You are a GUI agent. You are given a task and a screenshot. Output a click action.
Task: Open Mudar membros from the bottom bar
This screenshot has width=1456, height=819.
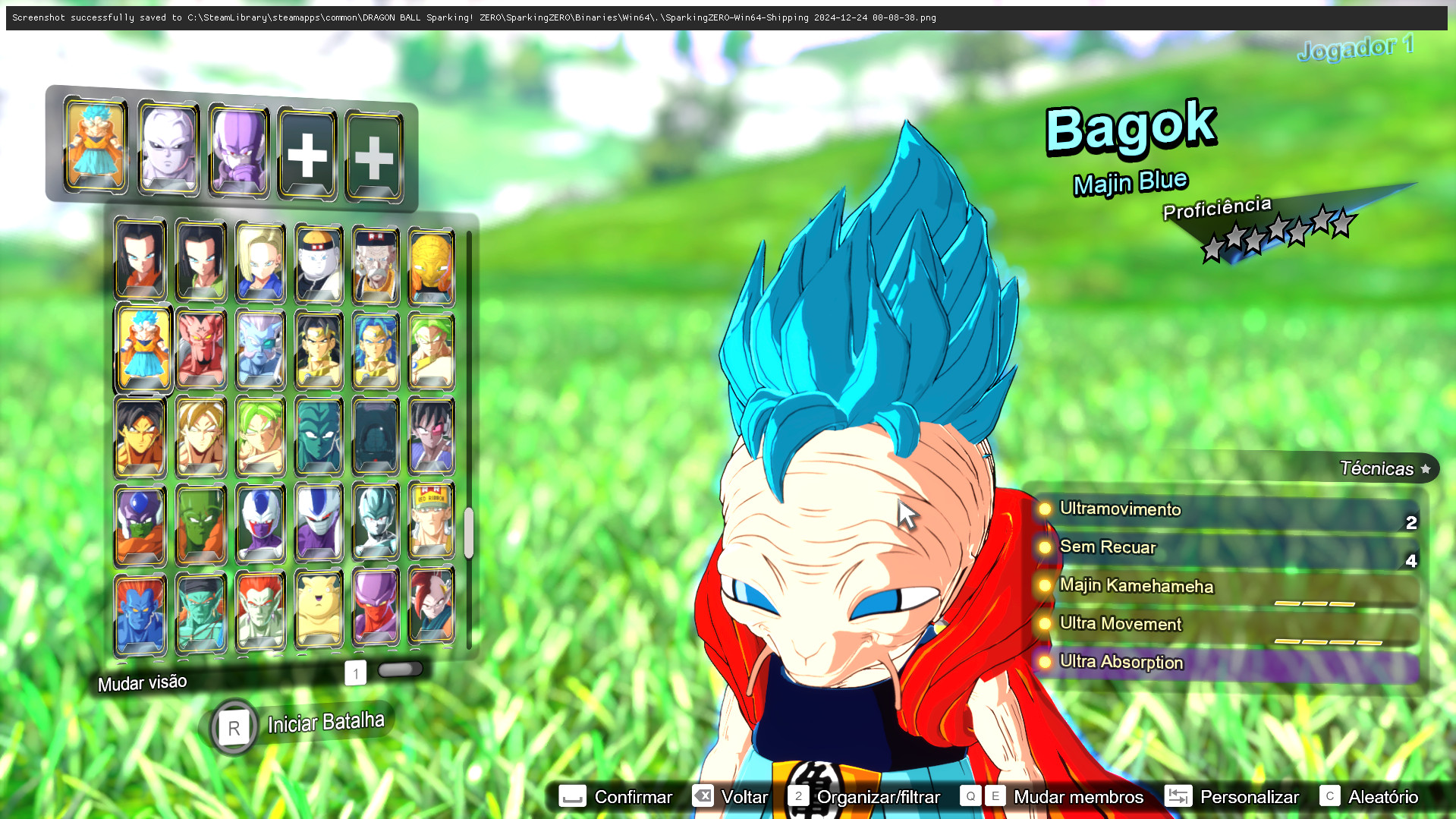(1077, 796)
